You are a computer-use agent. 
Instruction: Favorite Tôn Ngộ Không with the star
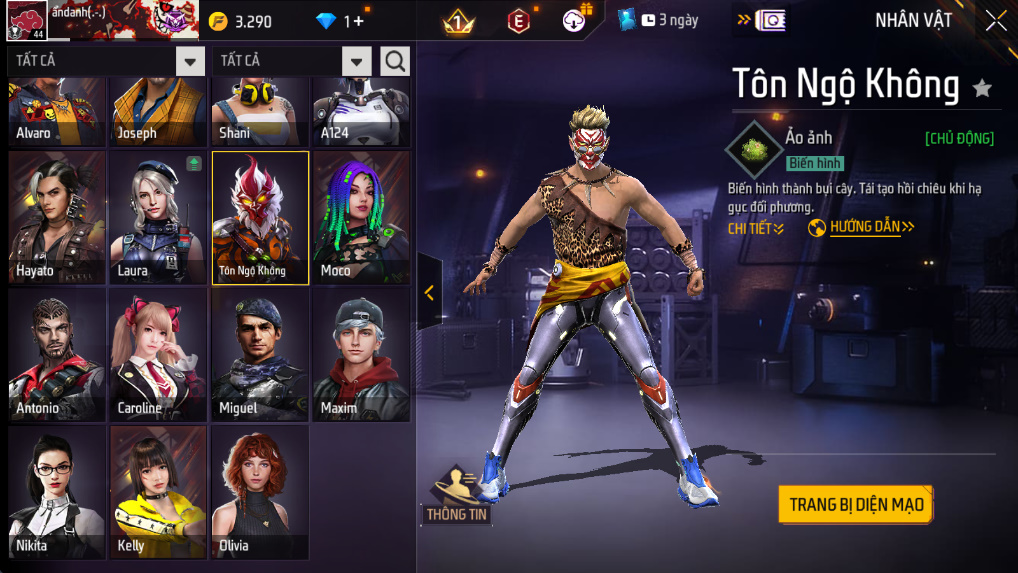982,88
